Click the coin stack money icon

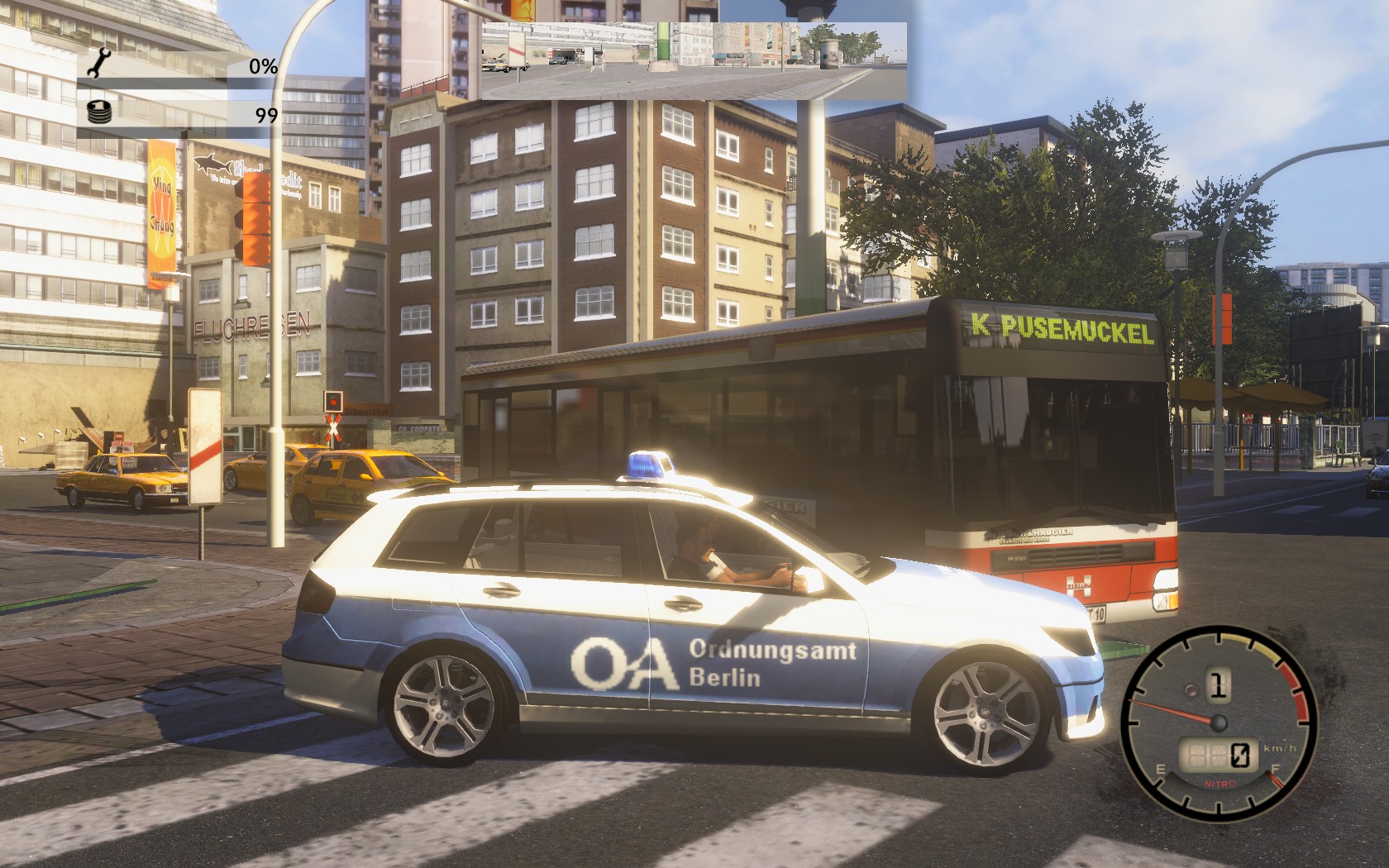coord(98,112)
